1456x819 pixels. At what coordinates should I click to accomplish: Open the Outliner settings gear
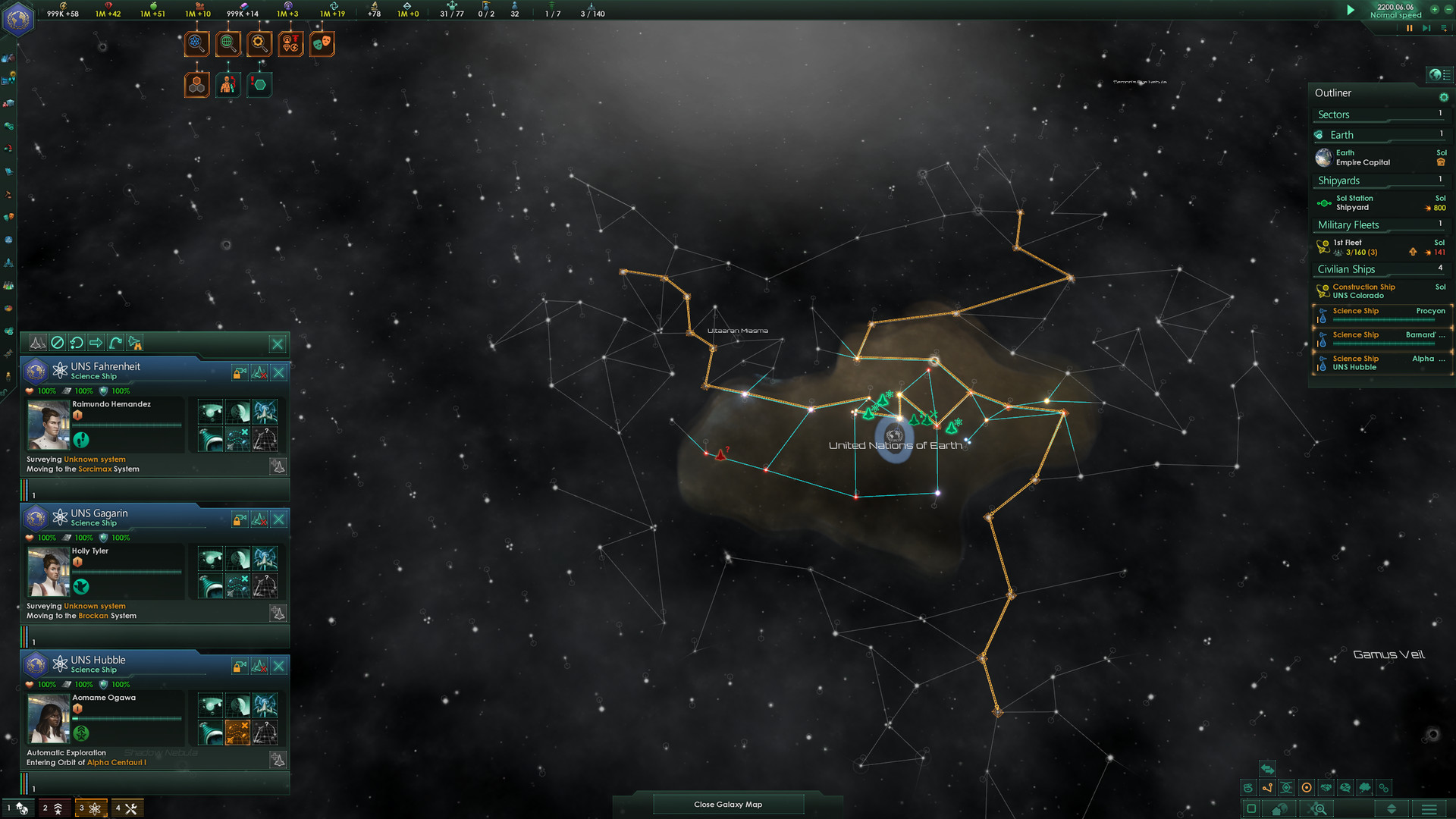point(1444,97)
